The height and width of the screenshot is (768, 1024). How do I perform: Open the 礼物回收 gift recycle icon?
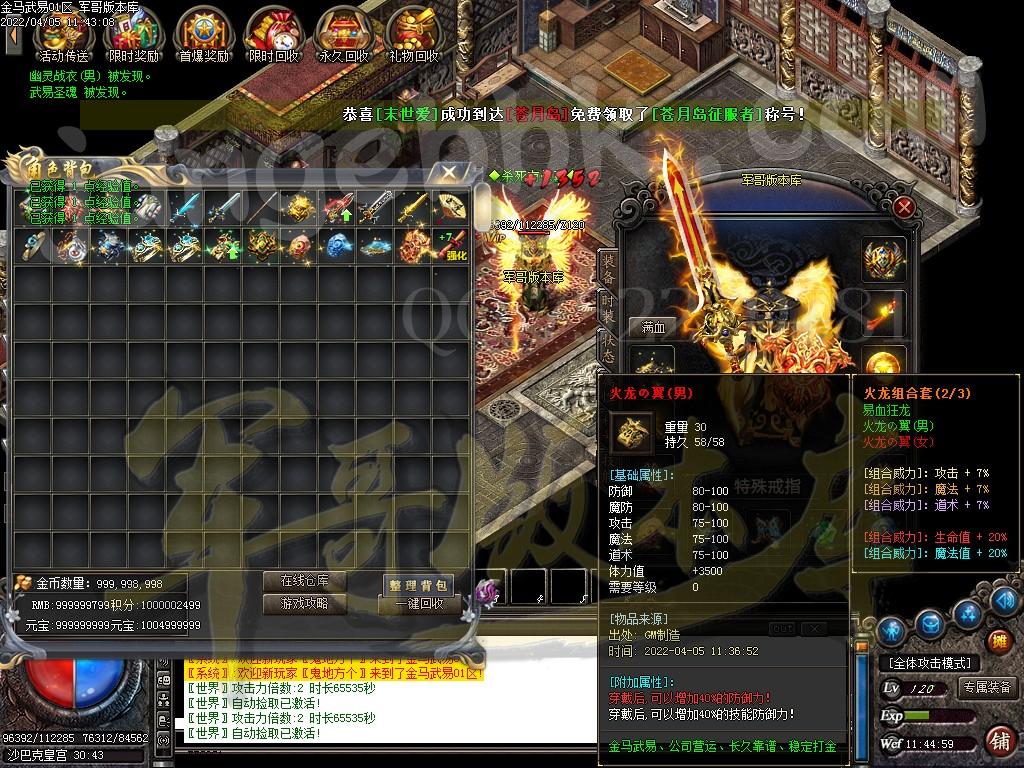414,36
